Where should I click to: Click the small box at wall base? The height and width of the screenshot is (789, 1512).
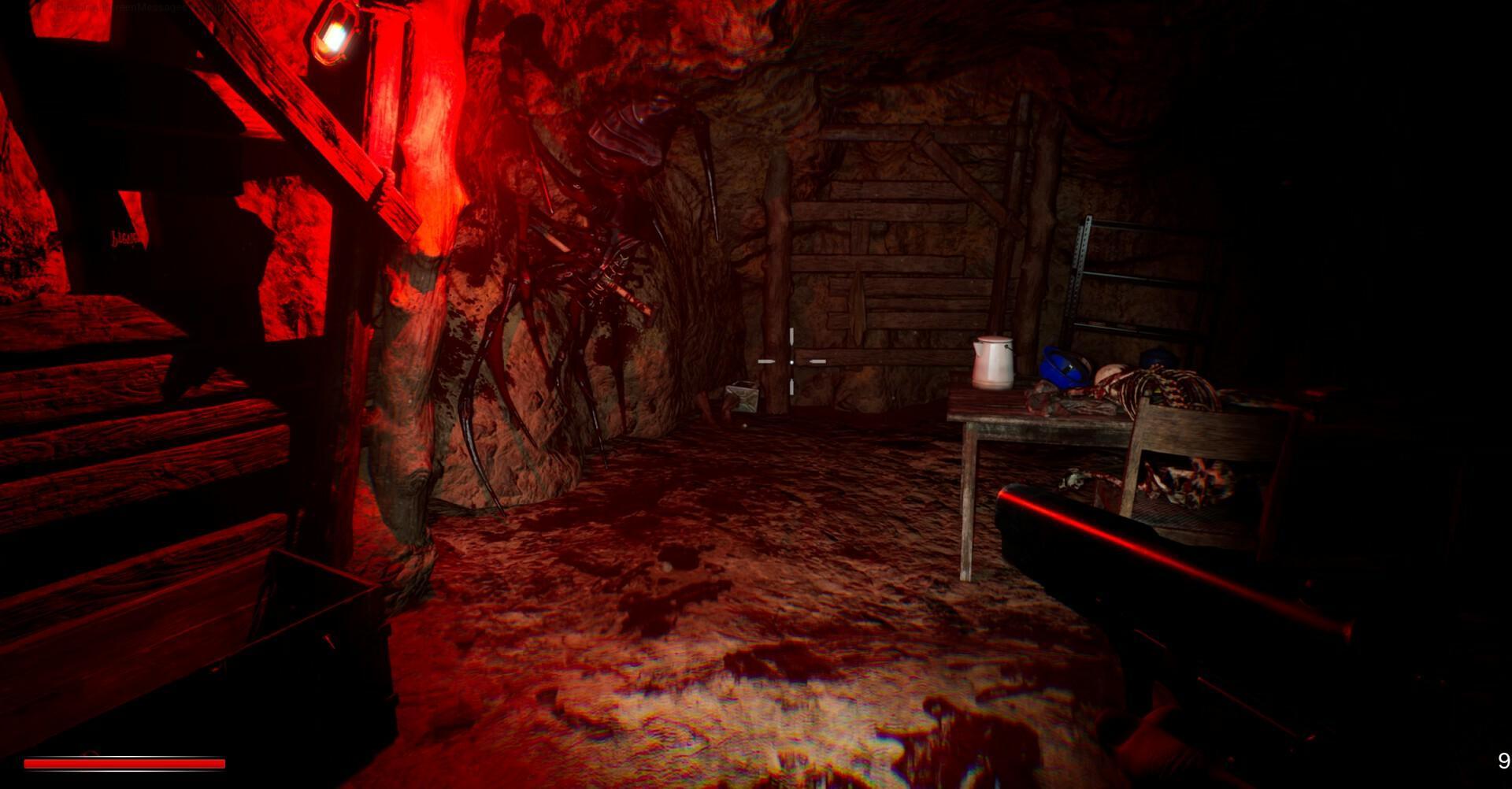click(x=740, y=398)
